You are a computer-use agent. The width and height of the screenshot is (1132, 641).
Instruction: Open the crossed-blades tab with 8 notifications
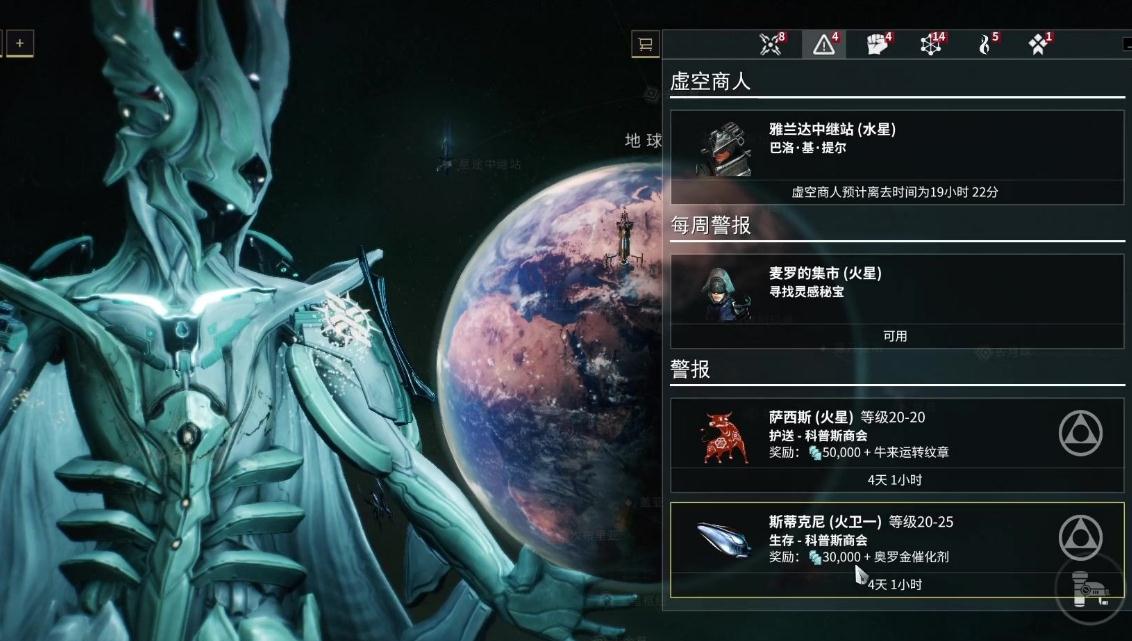coord(771,44)
